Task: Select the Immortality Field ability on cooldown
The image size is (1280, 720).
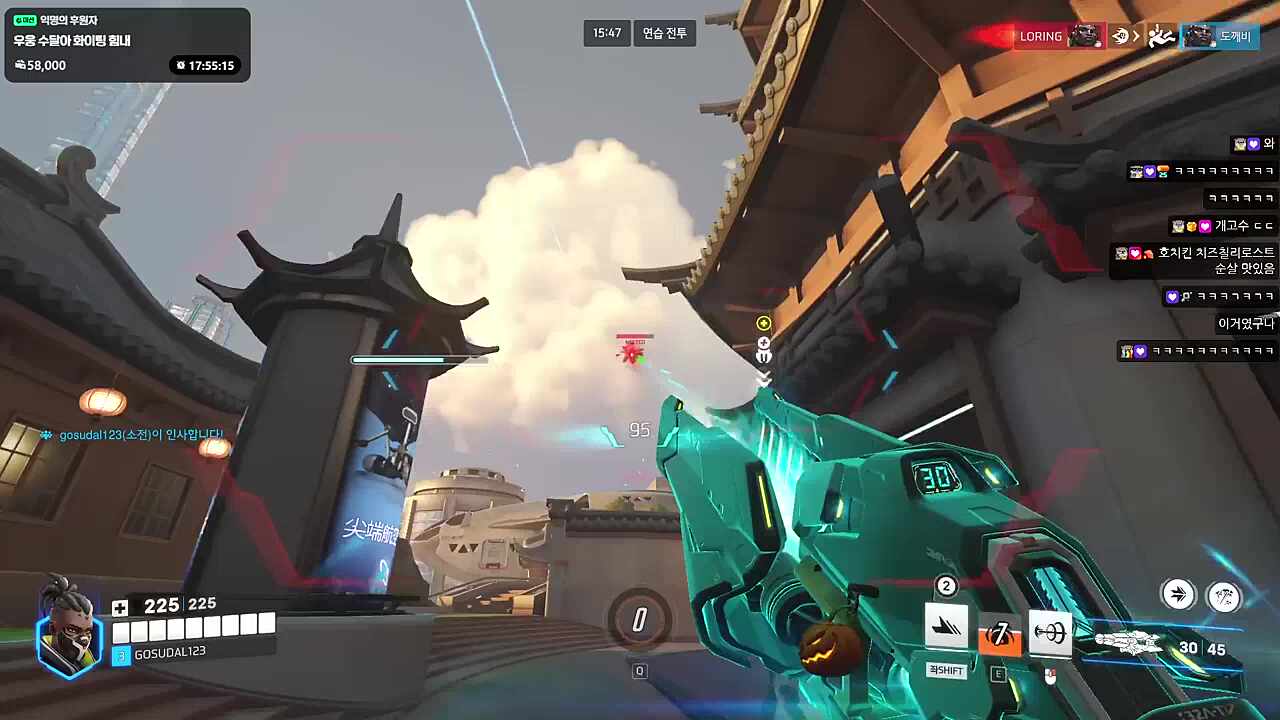Action: tap(999, 633)
